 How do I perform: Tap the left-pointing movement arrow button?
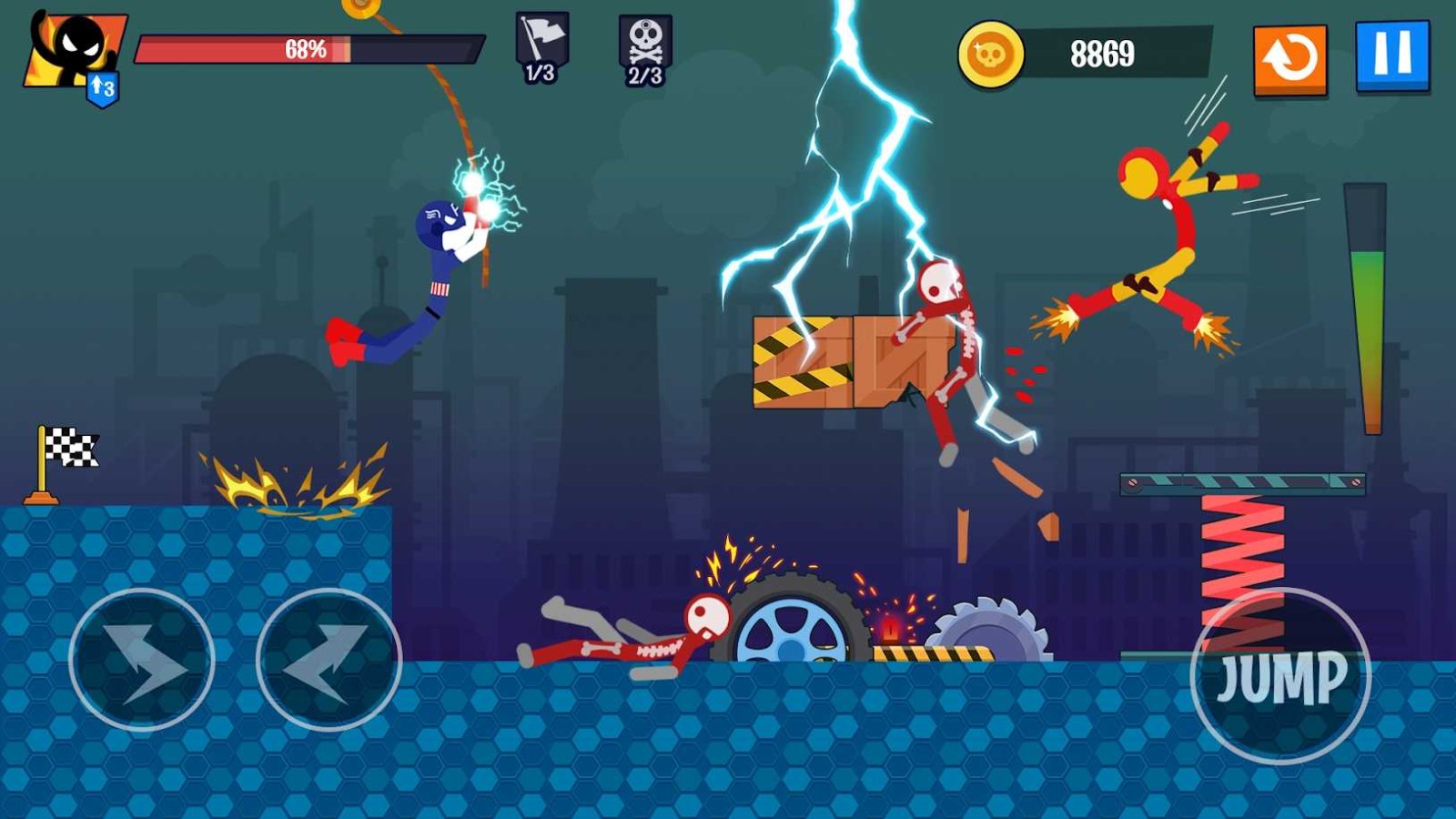coord(329,660)
